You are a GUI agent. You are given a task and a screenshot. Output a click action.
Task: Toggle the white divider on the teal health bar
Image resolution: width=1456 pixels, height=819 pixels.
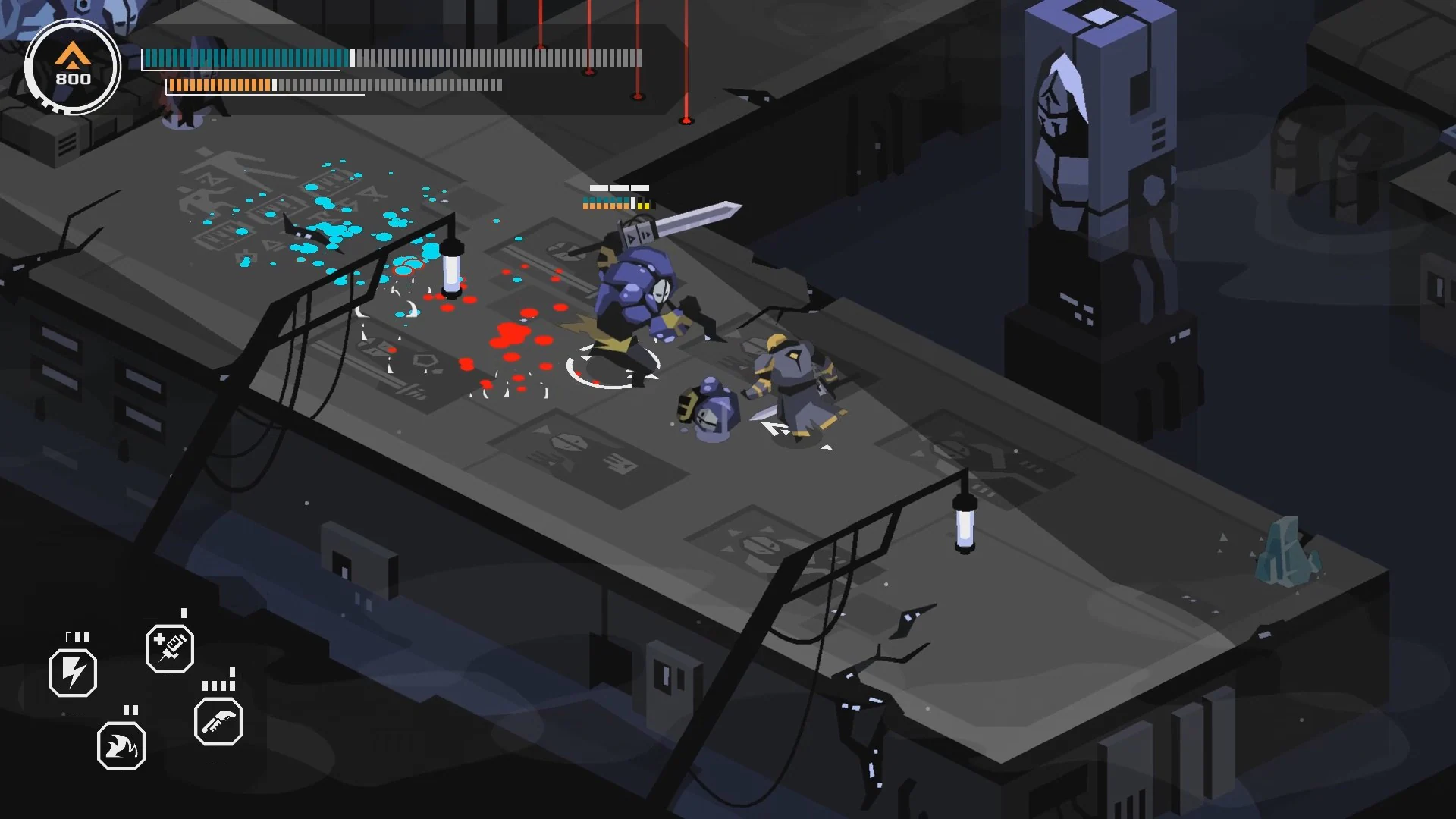click(x=353, y=58)
